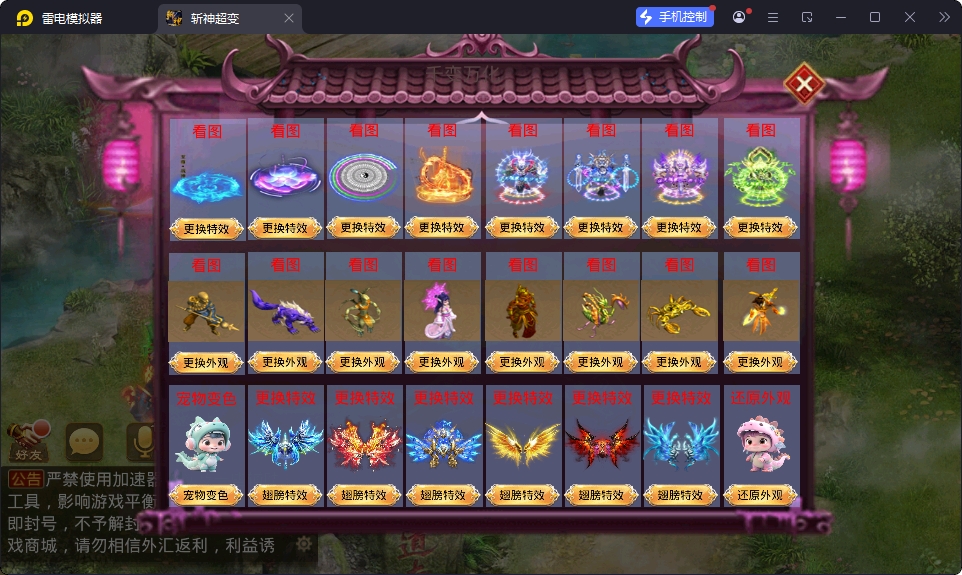Screen dimensions: 962x575
Task: Click the 手机控制 phone control button
Action: (675, 17)
